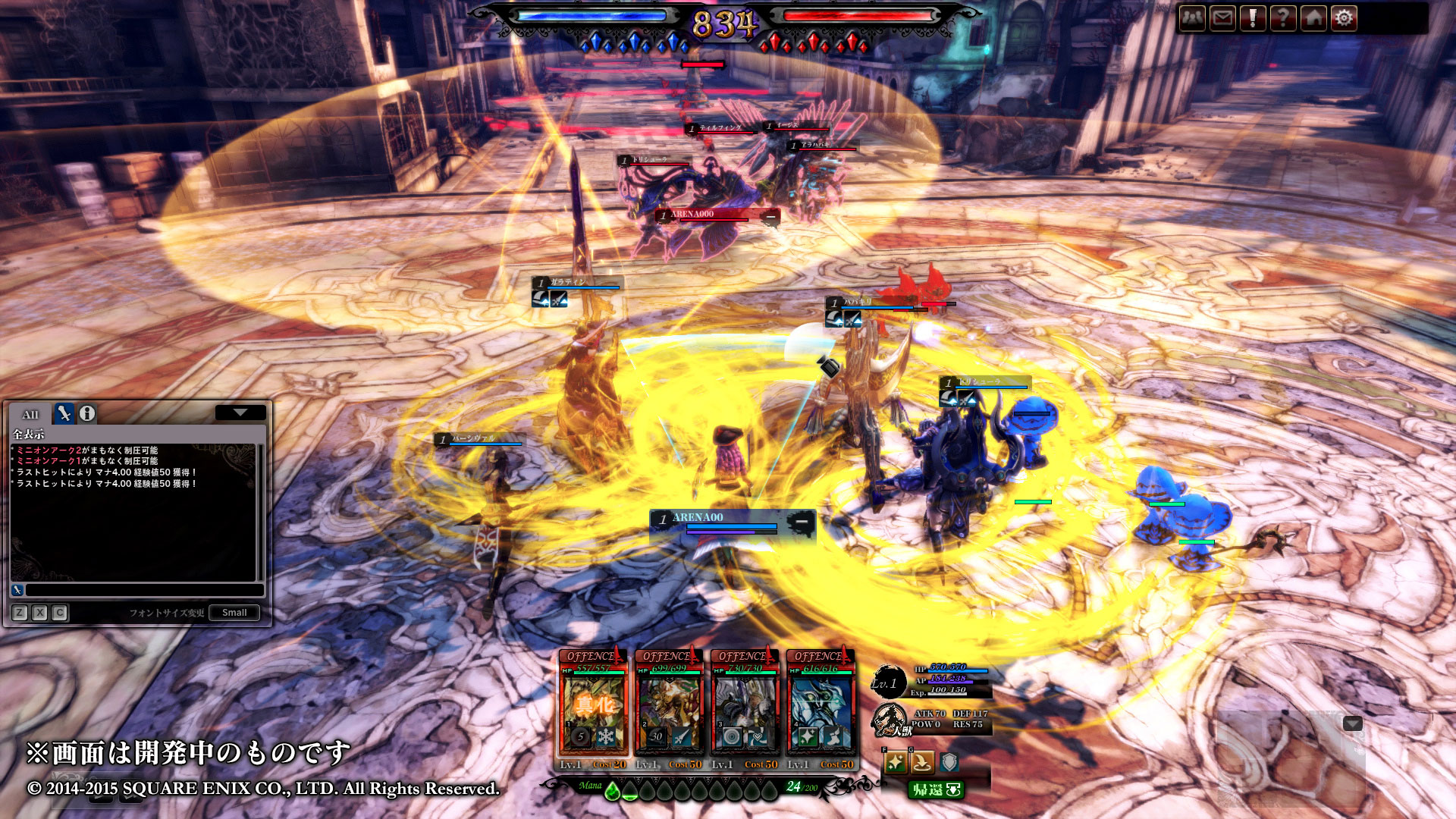The width and height of the screenshot is (1456, 819).
Task: Change font size with the Small button
Action: [234, 613]
